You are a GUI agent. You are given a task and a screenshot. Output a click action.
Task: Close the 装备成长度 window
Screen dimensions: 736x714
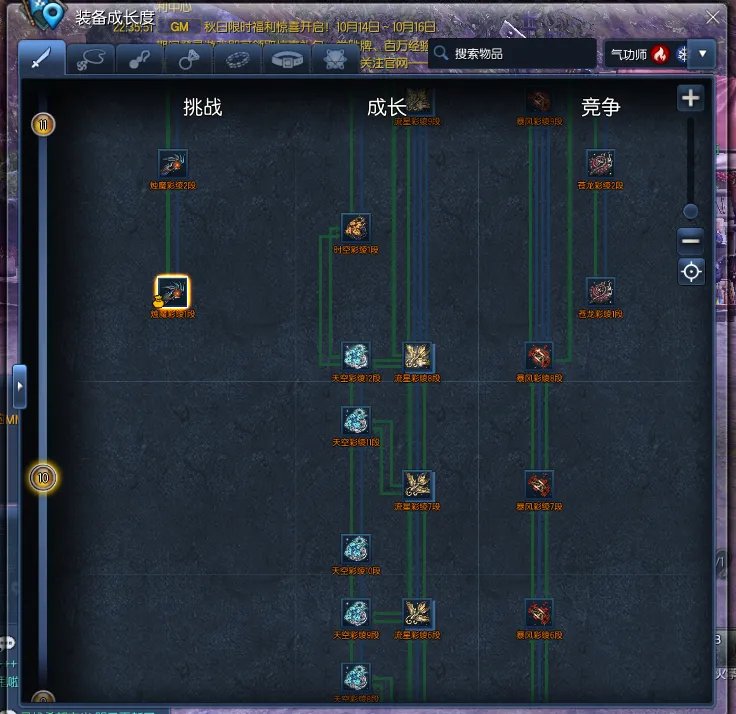(711, 17)
